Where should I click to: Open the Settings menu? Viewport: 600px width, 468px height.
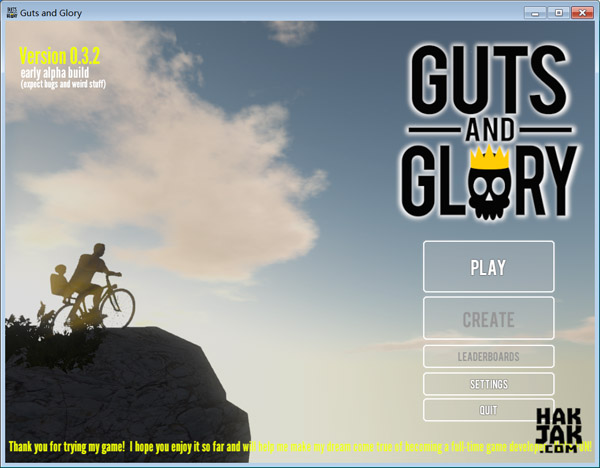[488, 384]
